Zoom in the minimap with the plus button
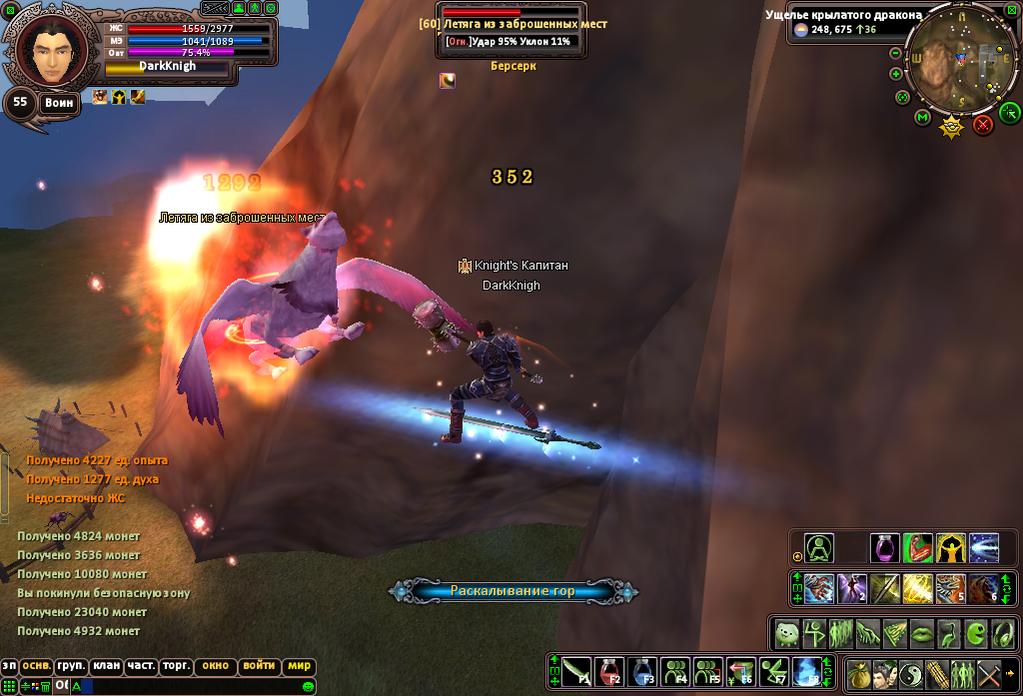 pyautogui.click(x=896, y=73)
